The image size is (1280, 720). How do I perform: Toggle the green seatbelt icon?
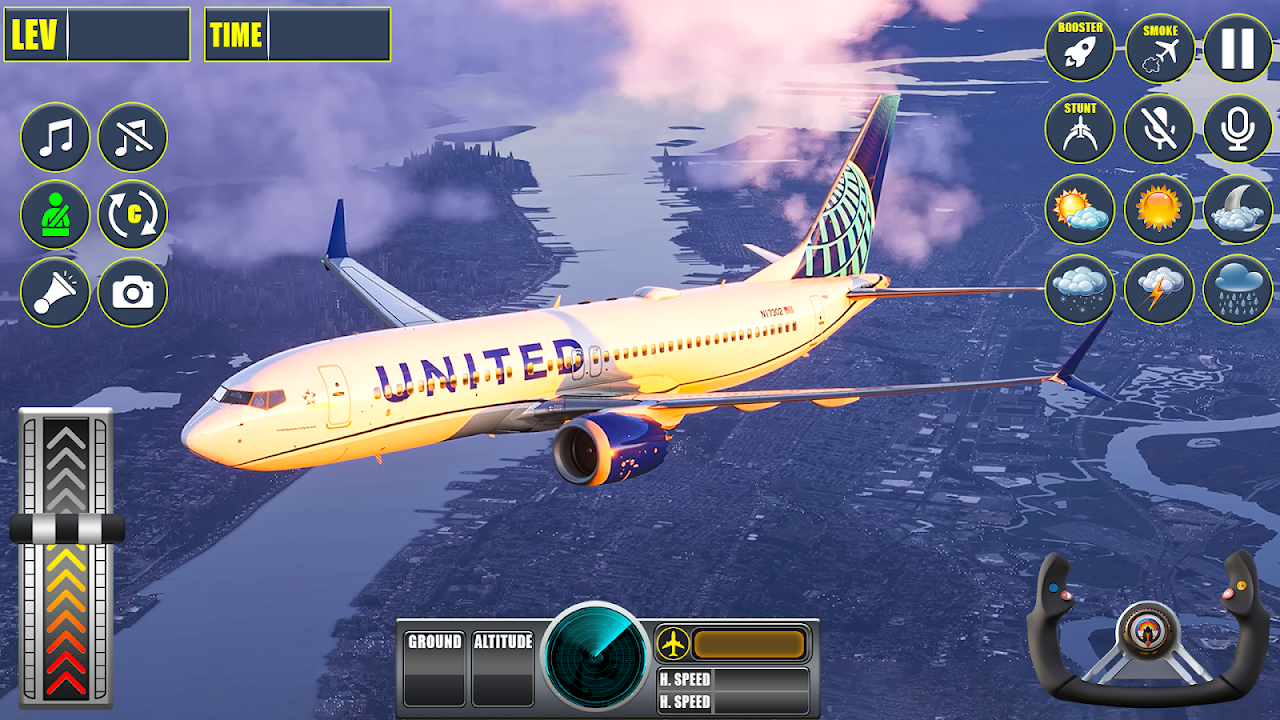click(55, 214)
